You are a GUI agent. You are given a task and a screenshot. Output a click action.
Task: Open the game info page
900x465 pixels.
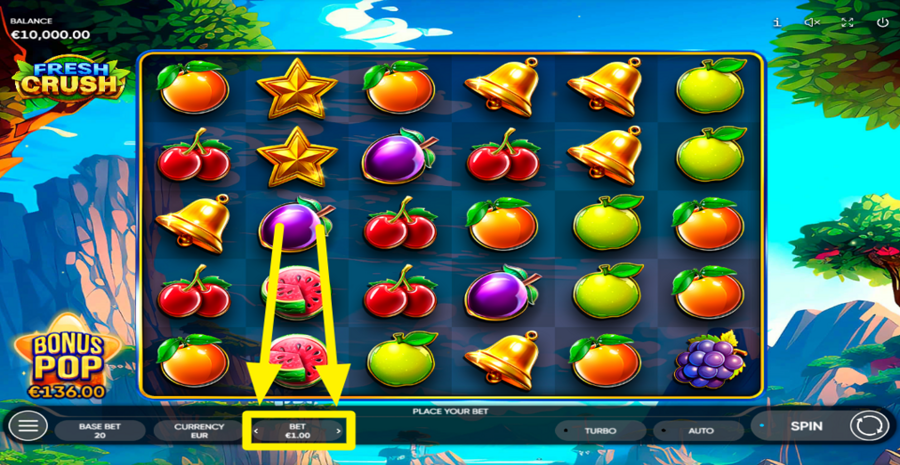coord(777,22)
